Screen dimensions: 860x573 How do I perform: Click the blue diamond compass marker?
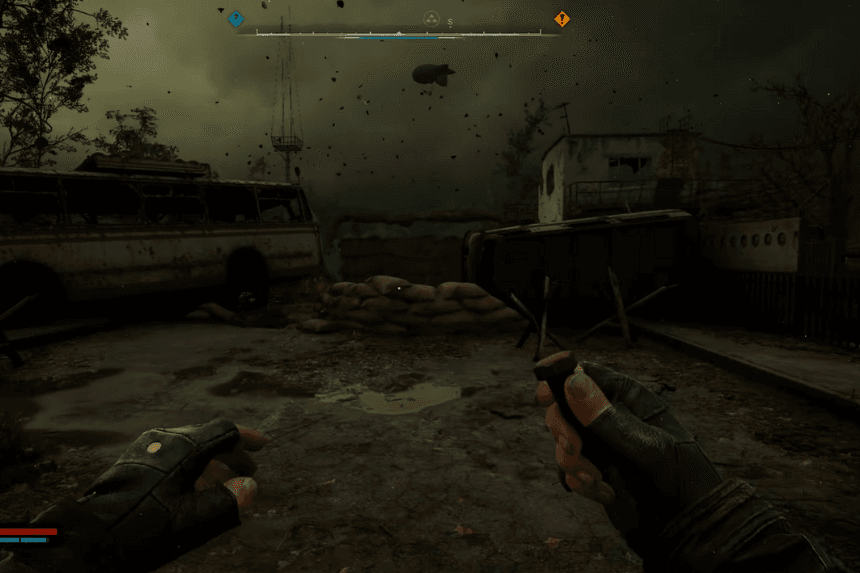tap(236, 18)
